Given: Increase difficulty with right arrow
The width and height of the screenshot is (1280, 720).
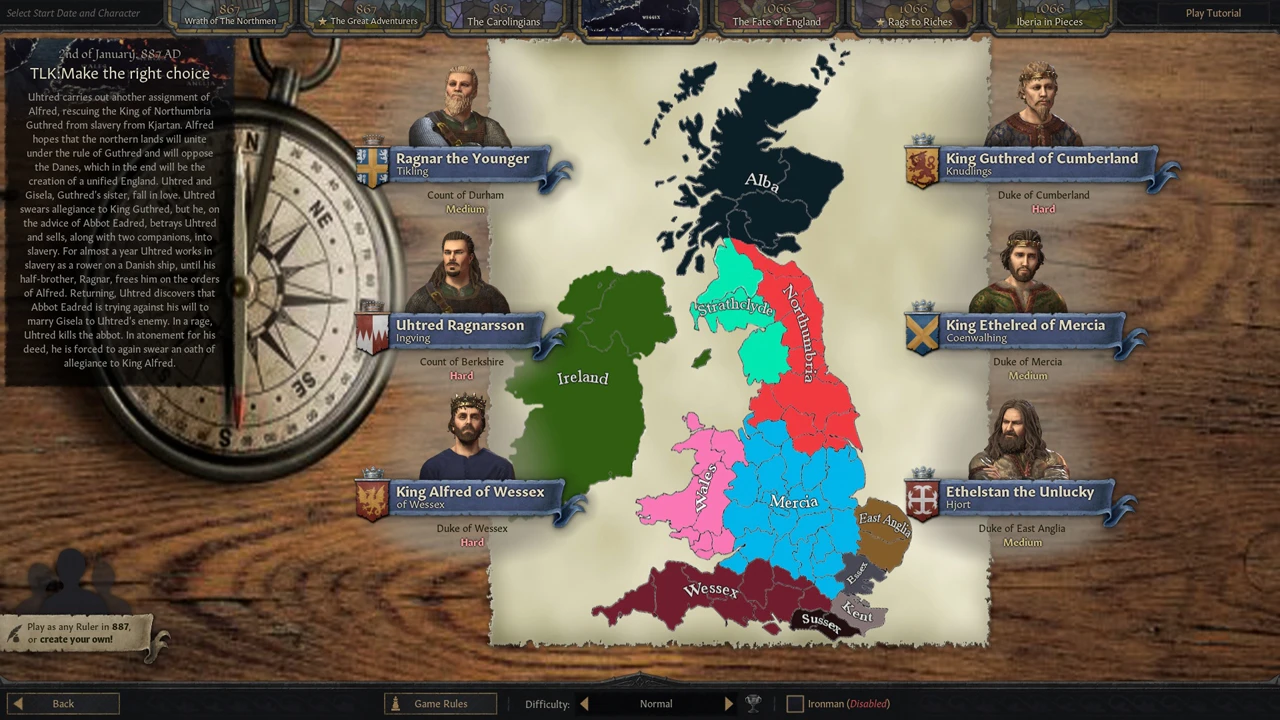Looking at the screenshot, I should click(728, 703).
